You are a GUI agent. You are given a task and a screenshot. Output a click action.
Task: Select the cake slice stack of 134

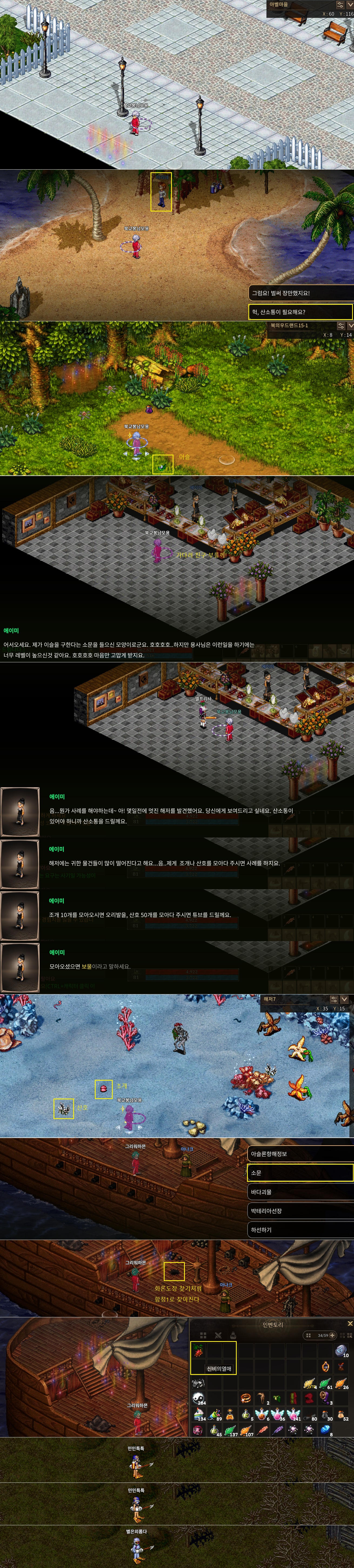pos(199,1414)
